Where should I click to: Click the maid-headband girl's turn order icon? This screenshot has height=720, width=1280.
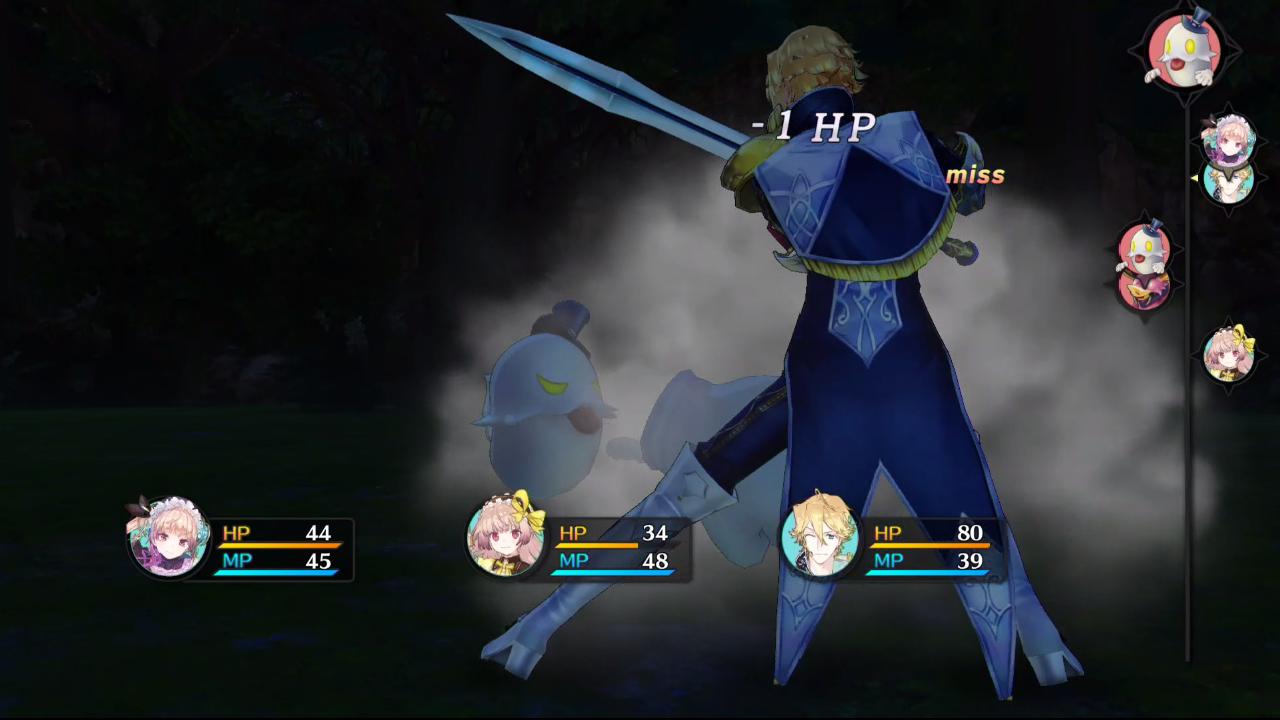click(1228, 140)
